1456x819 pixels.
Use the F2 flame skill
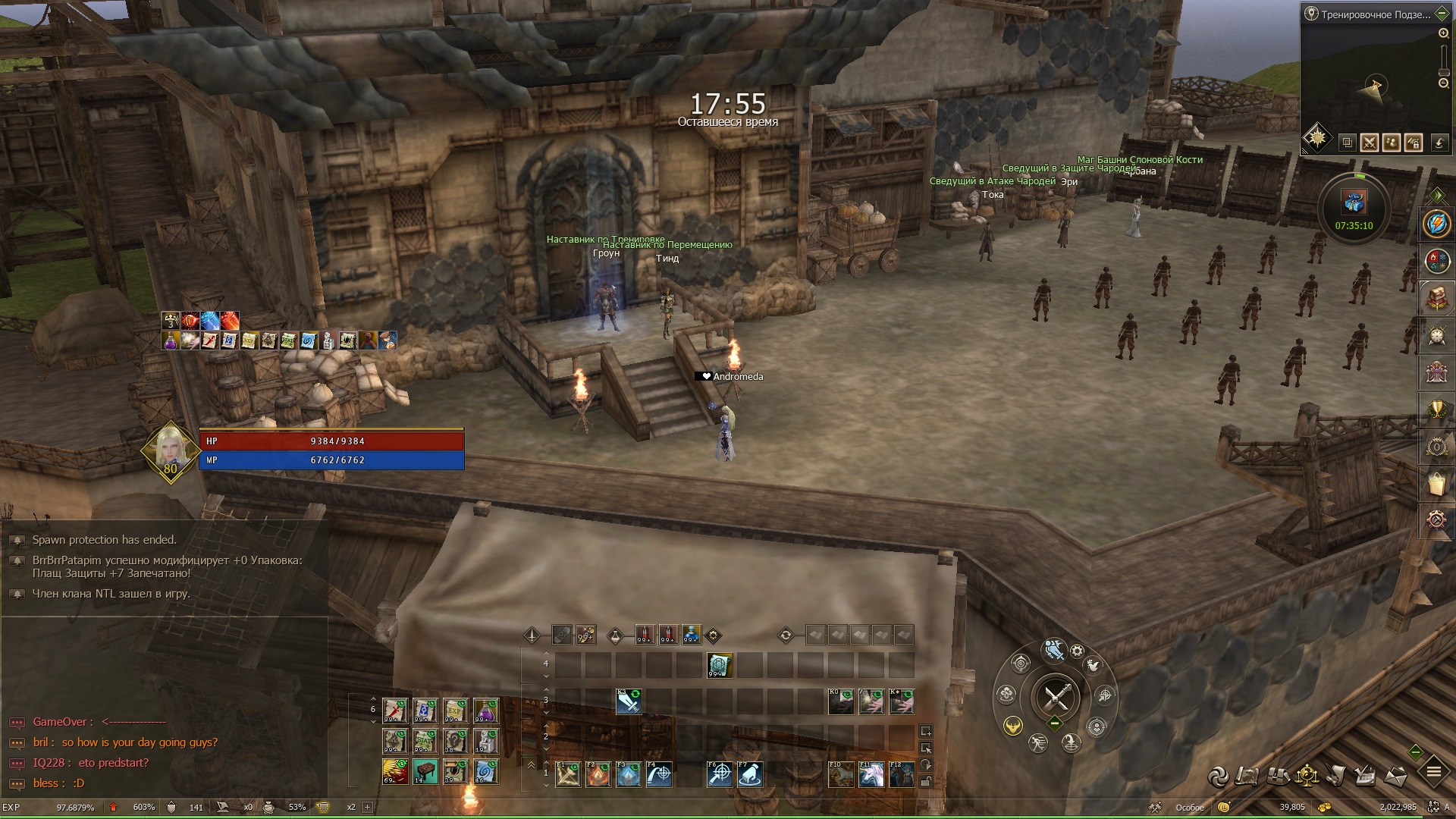point(598,774)
